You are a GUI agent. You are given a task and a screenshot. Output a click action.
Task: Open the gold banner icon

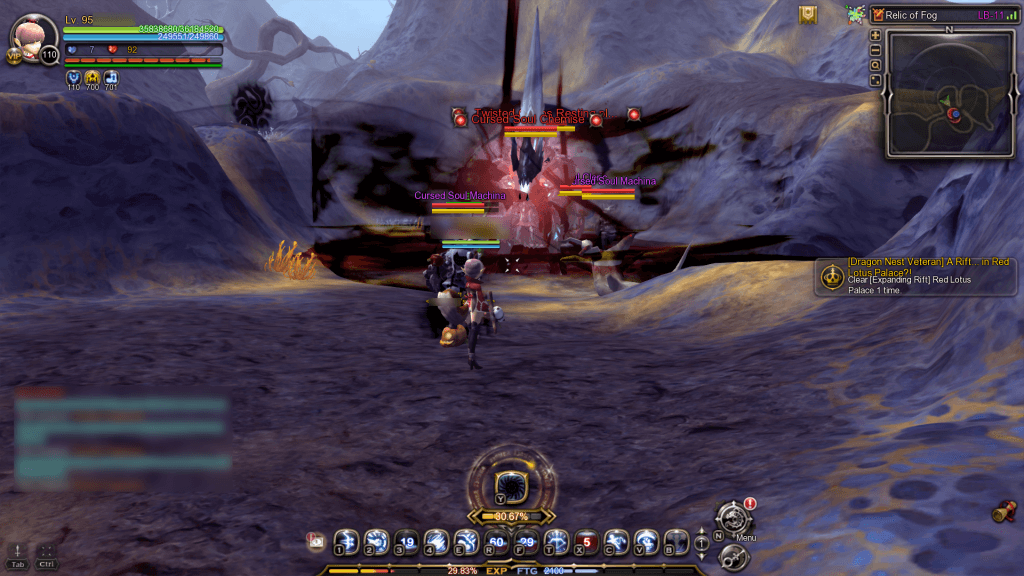(x=808, y=15)
